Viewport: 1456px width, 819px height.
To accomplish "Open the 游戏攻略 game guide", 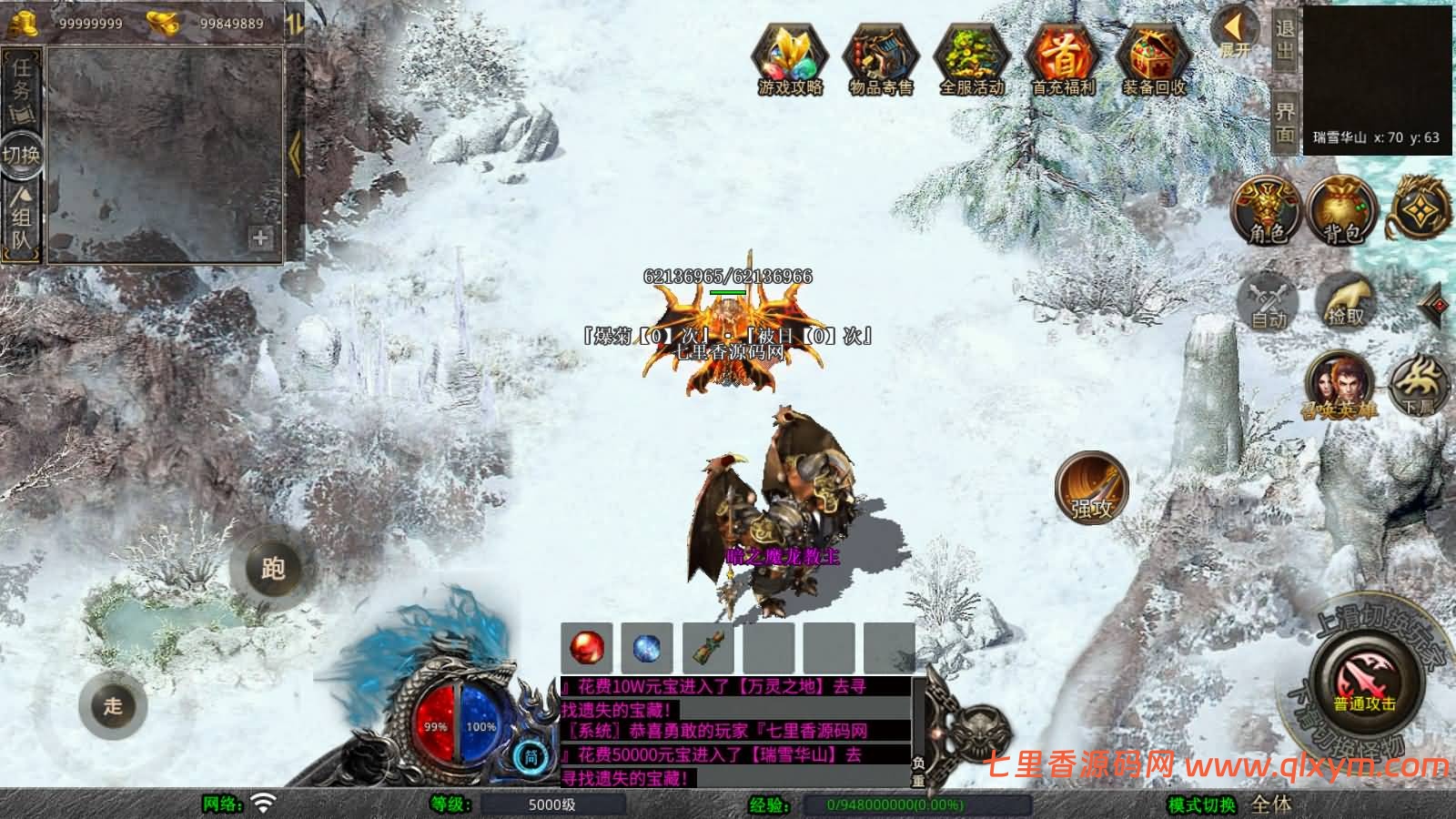I will point(790,57).
